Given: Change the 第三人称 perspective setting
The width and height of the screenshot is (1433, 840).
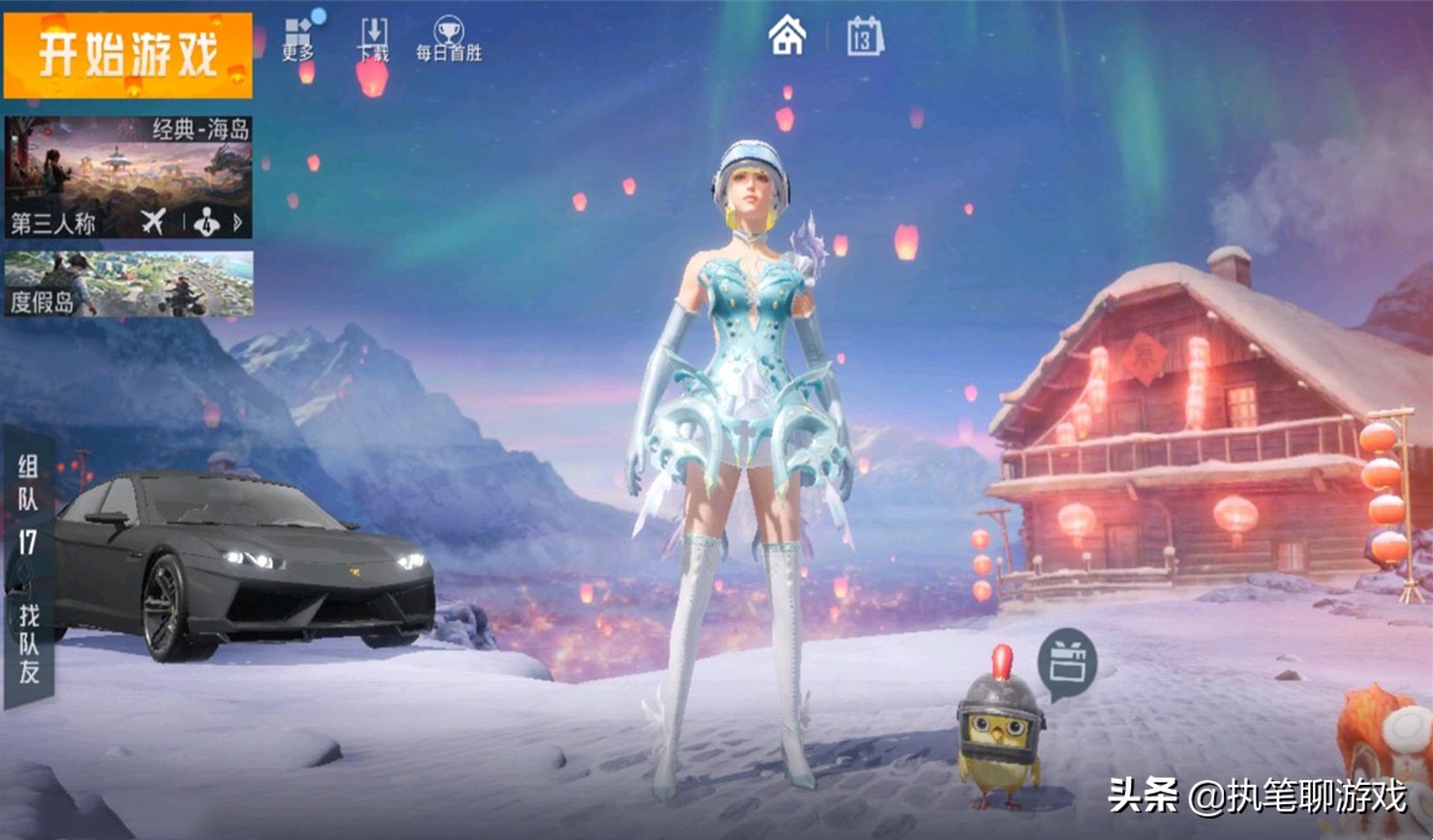Looking at the screenshot, I should point(54,224).
